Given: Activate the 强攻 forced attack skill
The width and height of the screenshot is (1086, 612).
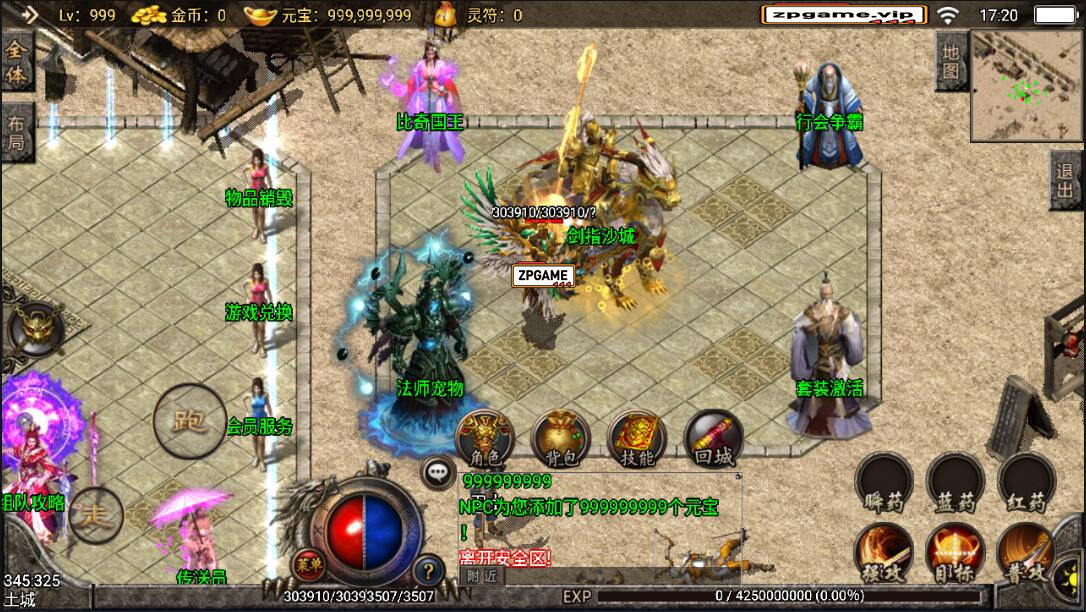Looking at the screenshot, I should pos(884,553).
